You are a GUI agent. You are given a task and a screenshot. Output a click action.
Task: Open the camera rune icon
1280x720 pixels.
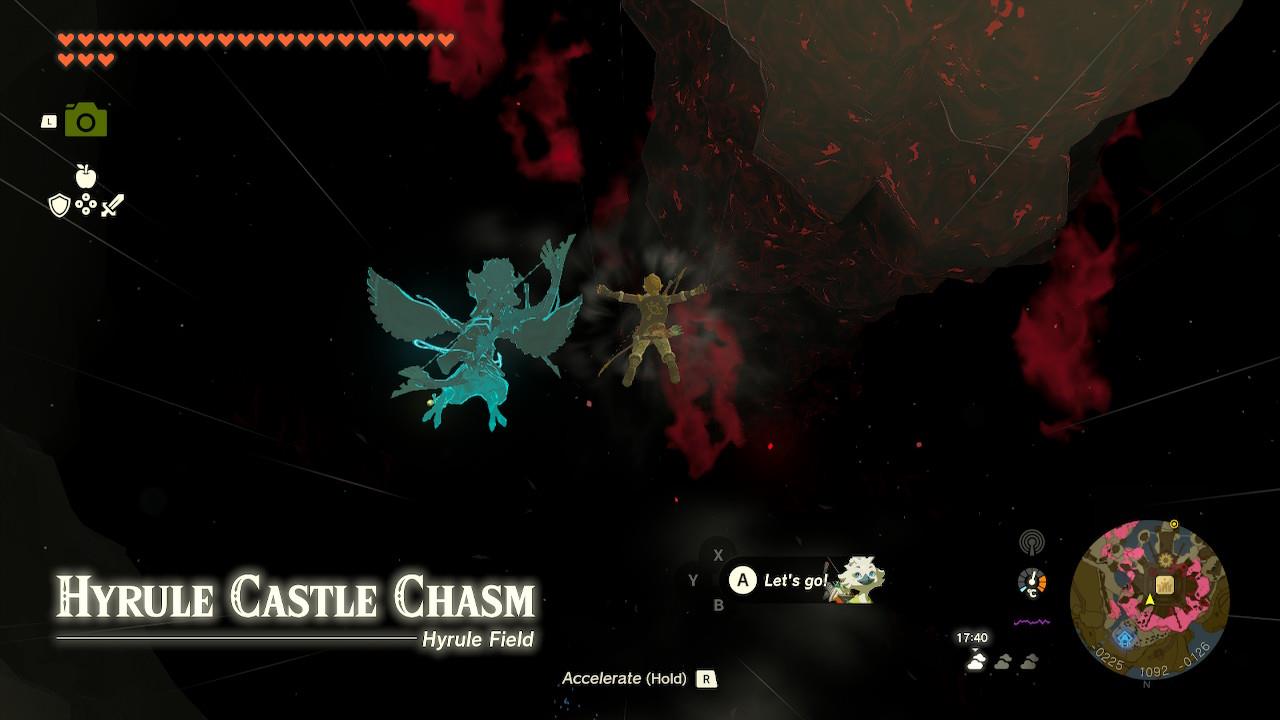point(86,121)
